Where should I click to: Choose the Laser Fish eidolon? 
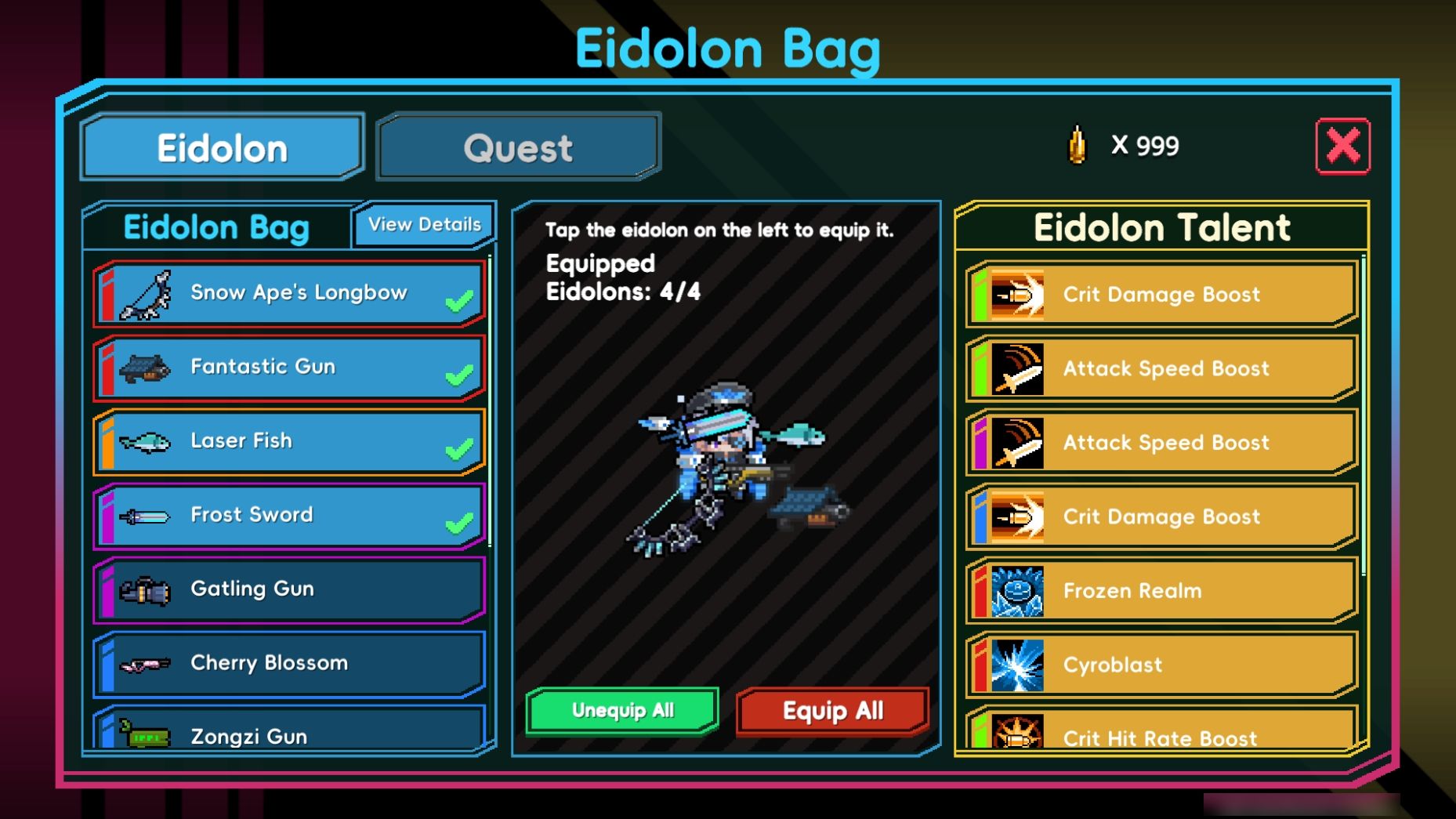click(289, 441)
